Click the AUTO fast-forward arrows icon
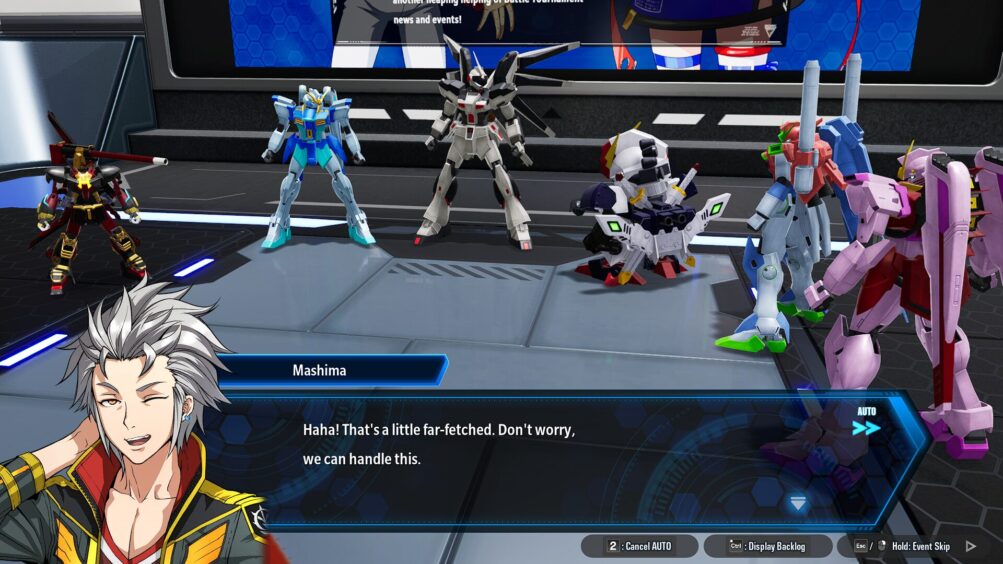This screenshot has width=1003, height=564. [866, 428]
